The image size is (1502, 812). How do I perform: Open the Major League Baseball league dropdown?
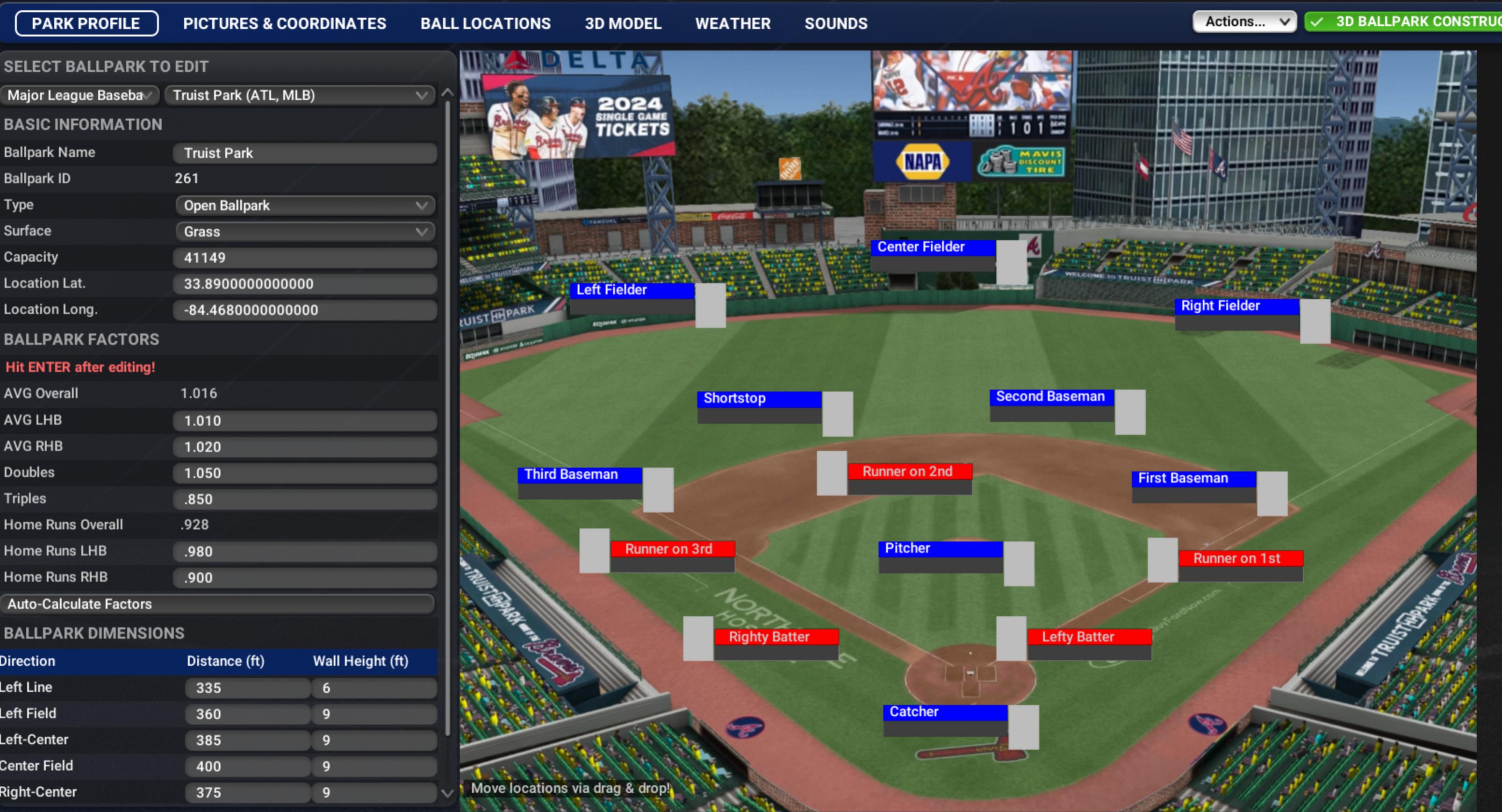(79, 95)
